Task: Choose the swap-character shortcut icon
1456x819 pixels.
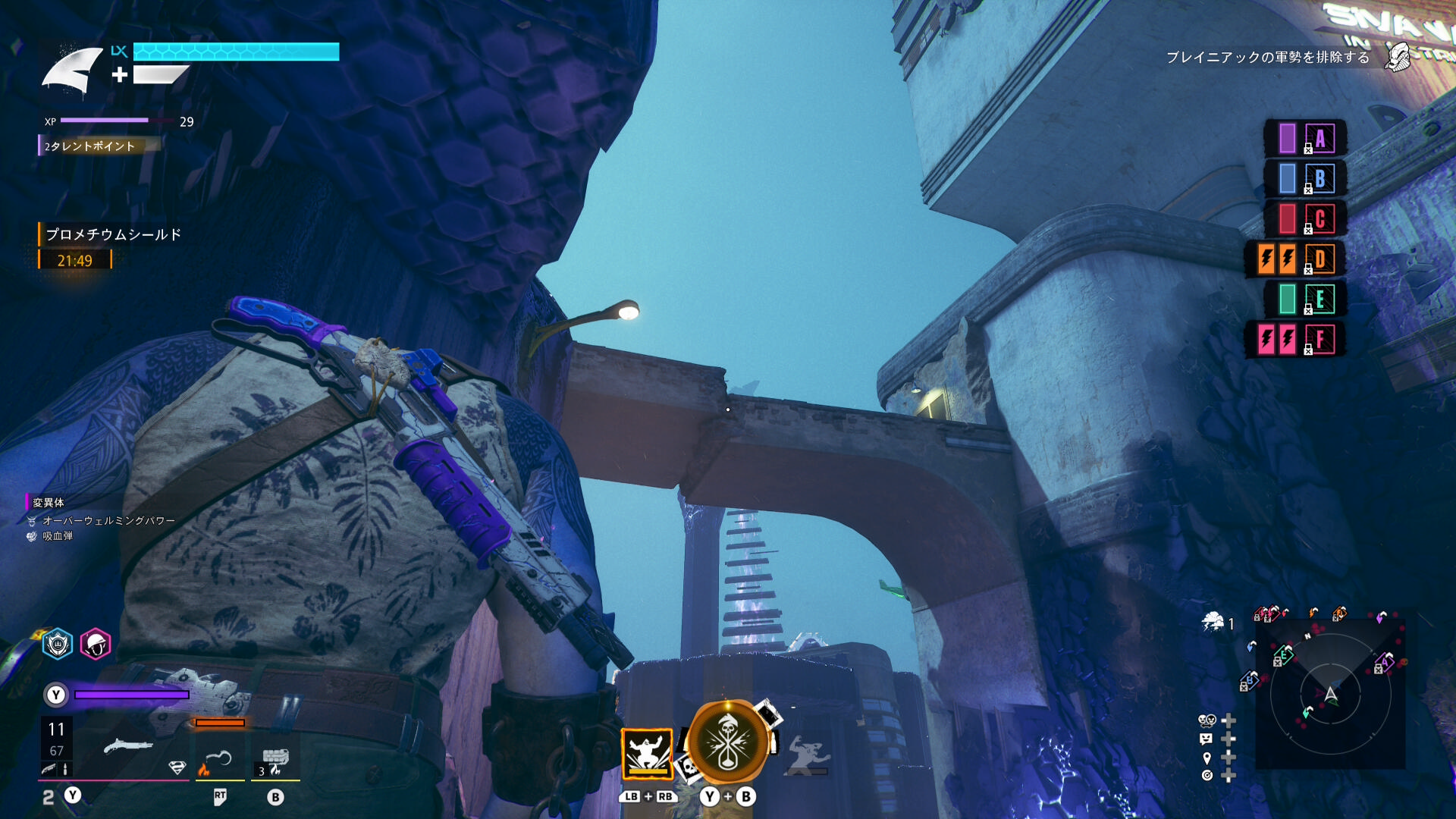Action: pyautogui.click(x=1207, y=720)
